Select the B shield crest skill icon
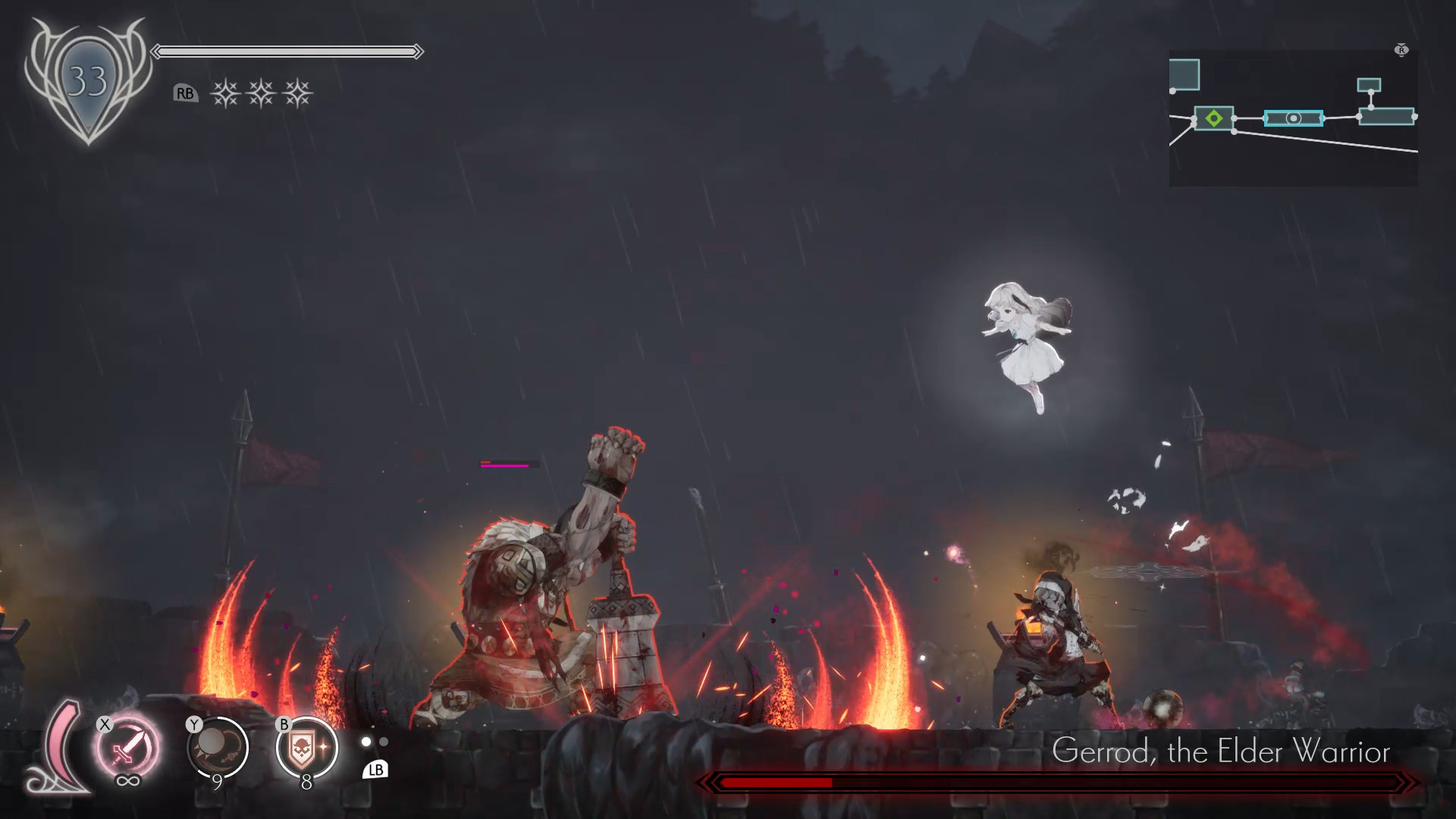Screen dimensions: 1456x819 [x=307, y=749]
